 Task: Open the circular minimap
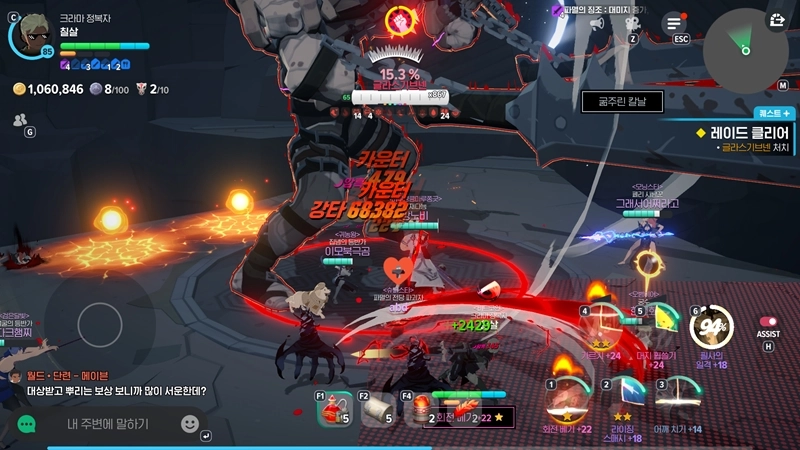pyautogui.click(x=743, y=49)
